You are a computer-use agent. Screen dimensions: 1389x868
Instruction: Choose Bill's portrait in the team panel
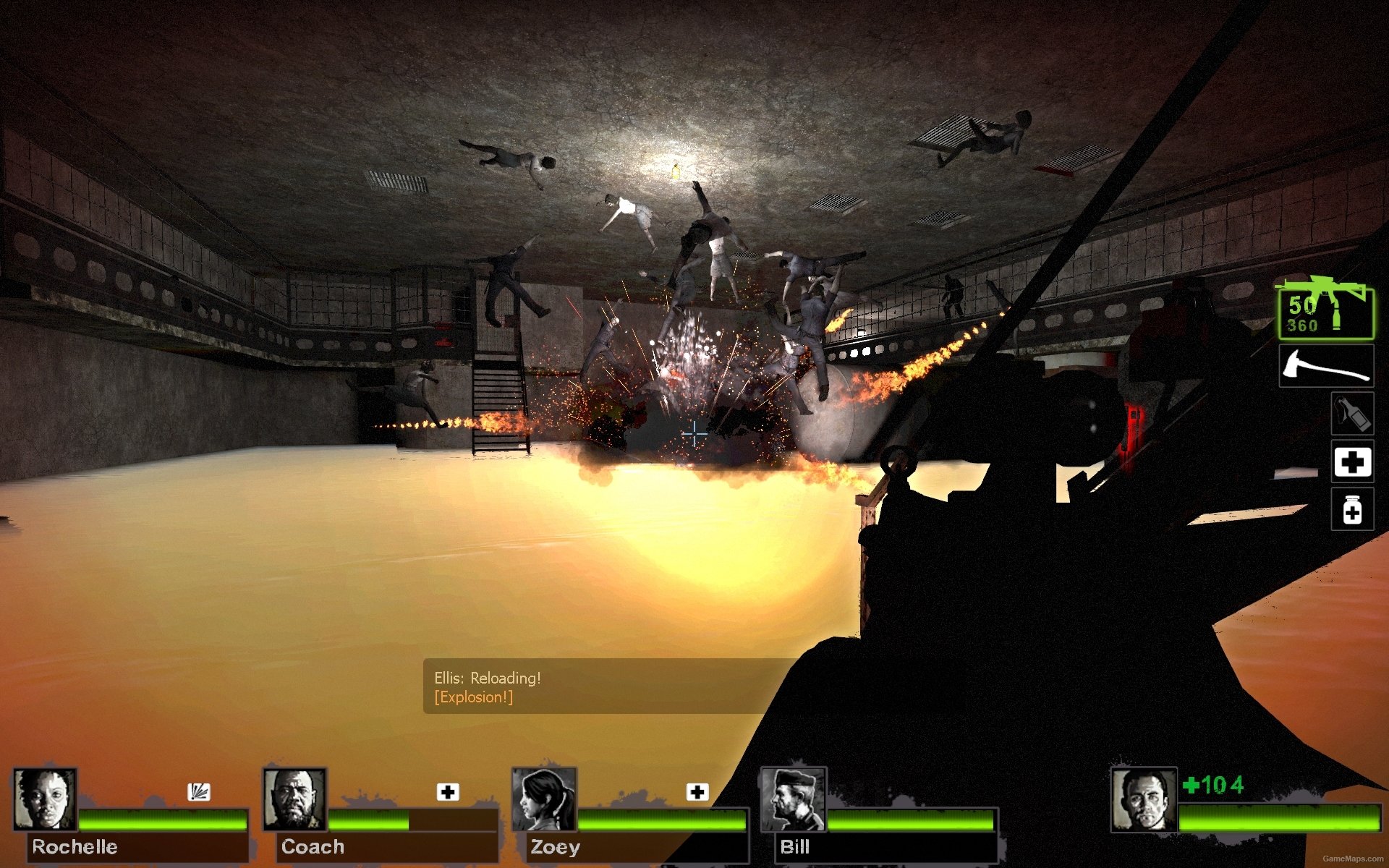(x=793, y=799)
